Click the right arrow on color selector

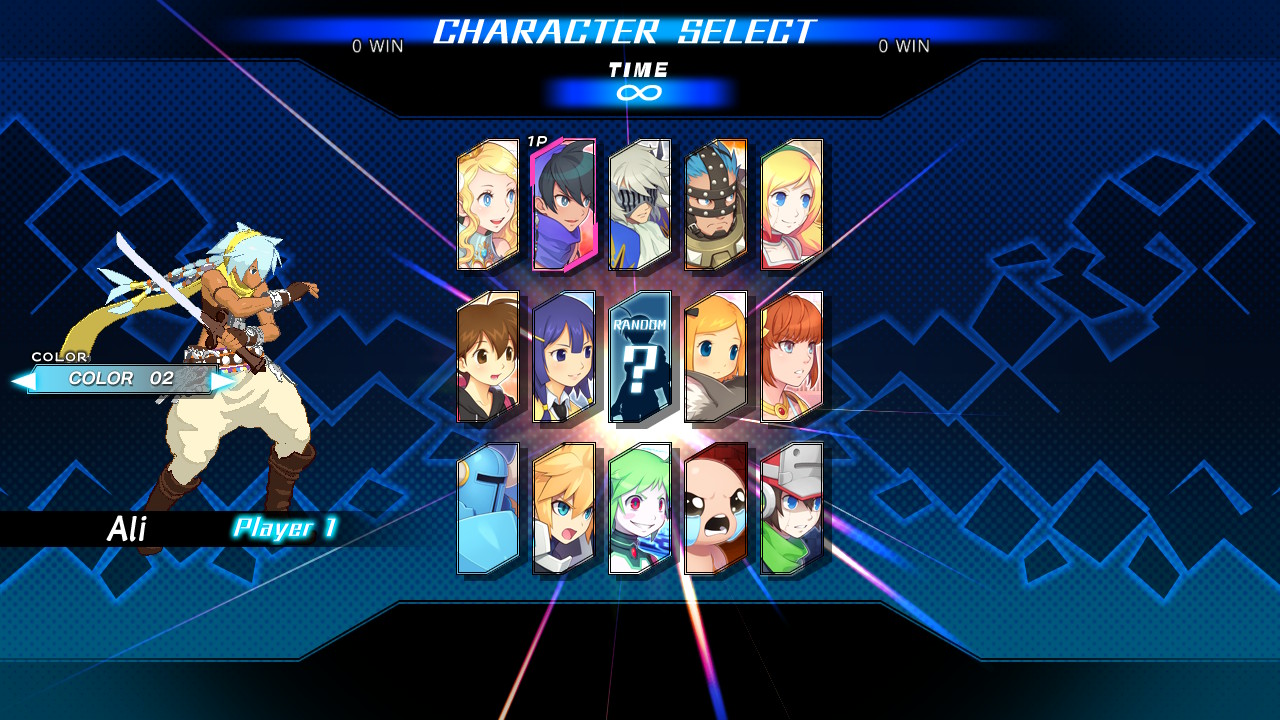(x=222, y=381)
